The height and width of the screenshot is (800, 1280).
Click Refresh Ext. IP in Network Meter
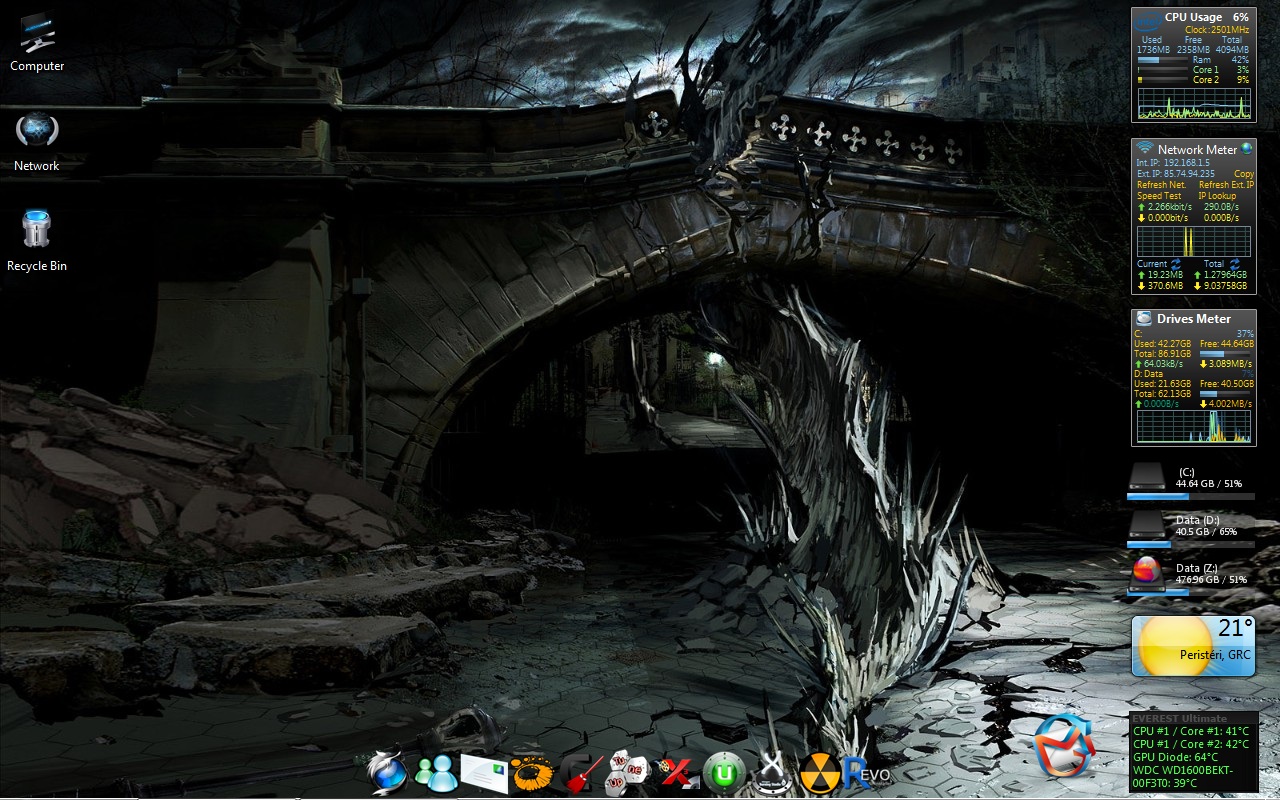pos(1226,185)
